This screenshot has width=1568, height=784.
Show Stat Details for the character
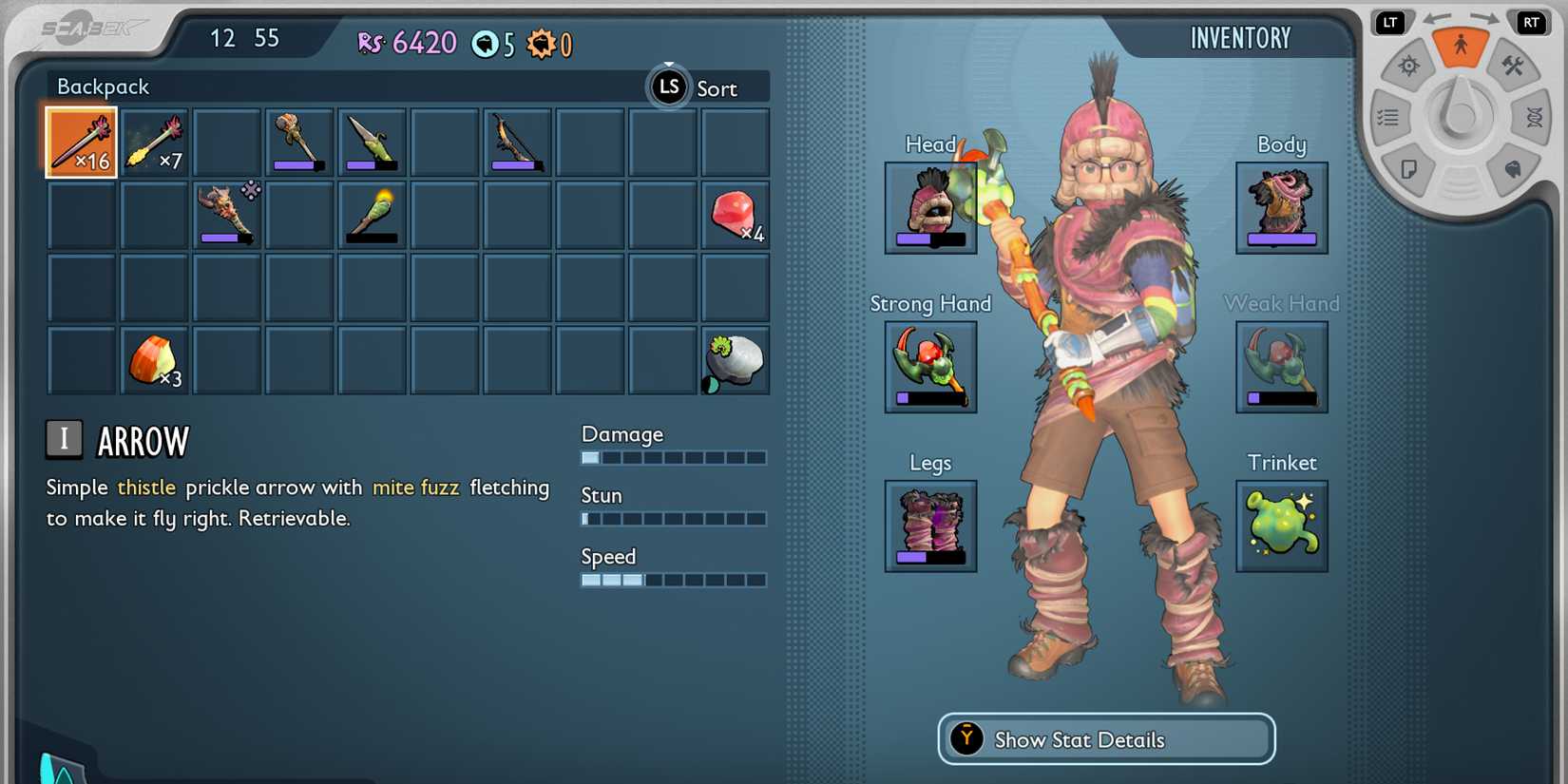(1106, 739)
